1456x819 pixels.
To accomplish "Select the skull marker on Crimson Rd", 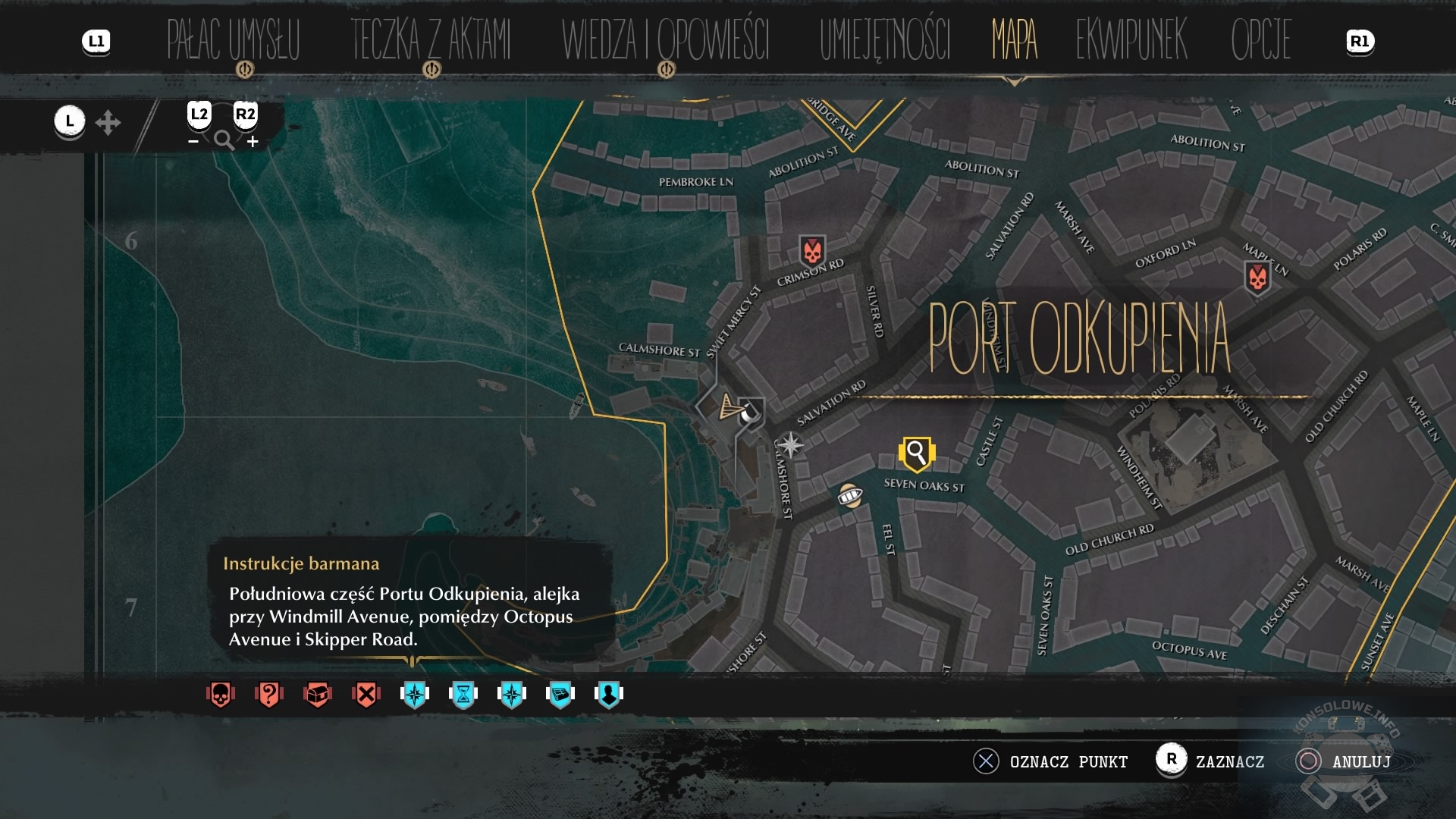I will (812, 249).
